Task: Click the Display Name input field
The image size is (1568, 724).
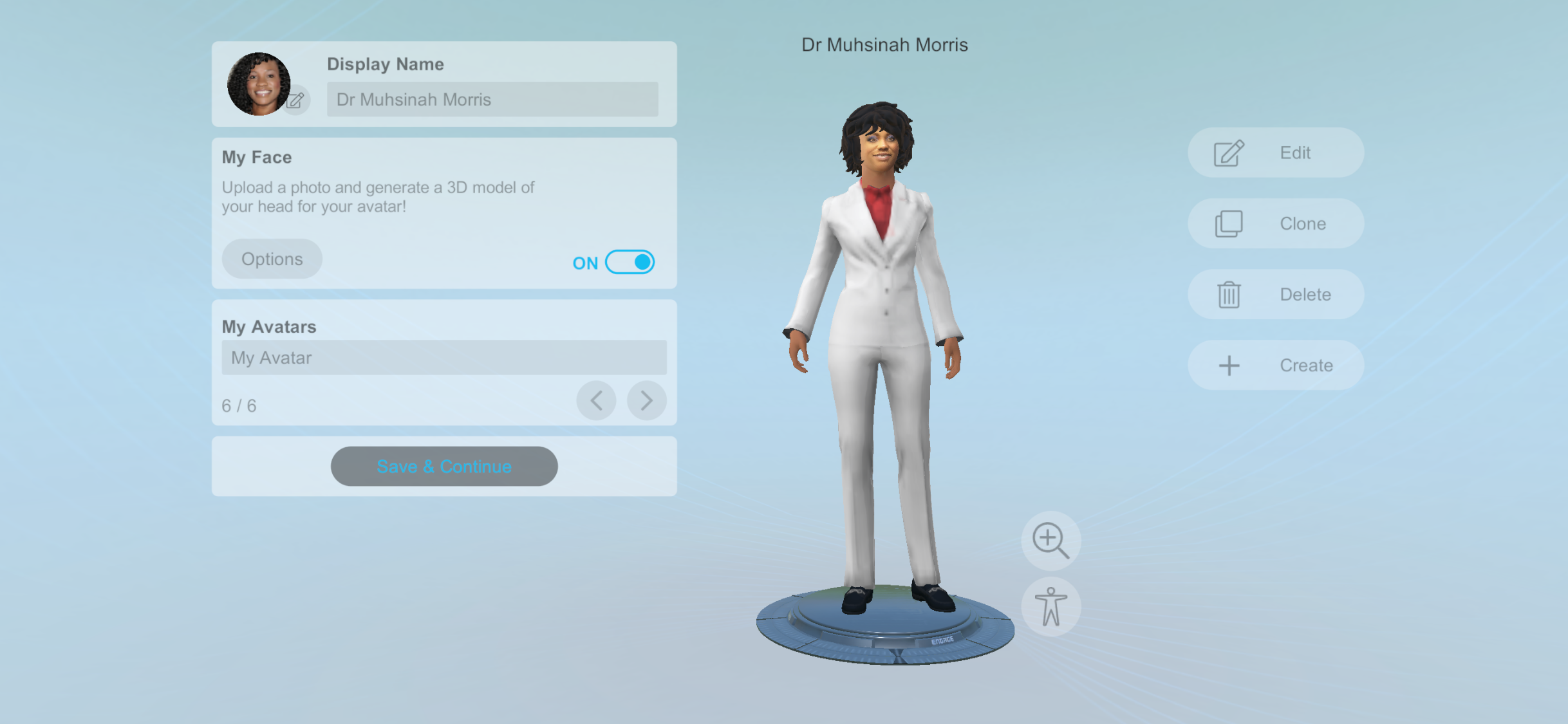Action: [492, 100]
